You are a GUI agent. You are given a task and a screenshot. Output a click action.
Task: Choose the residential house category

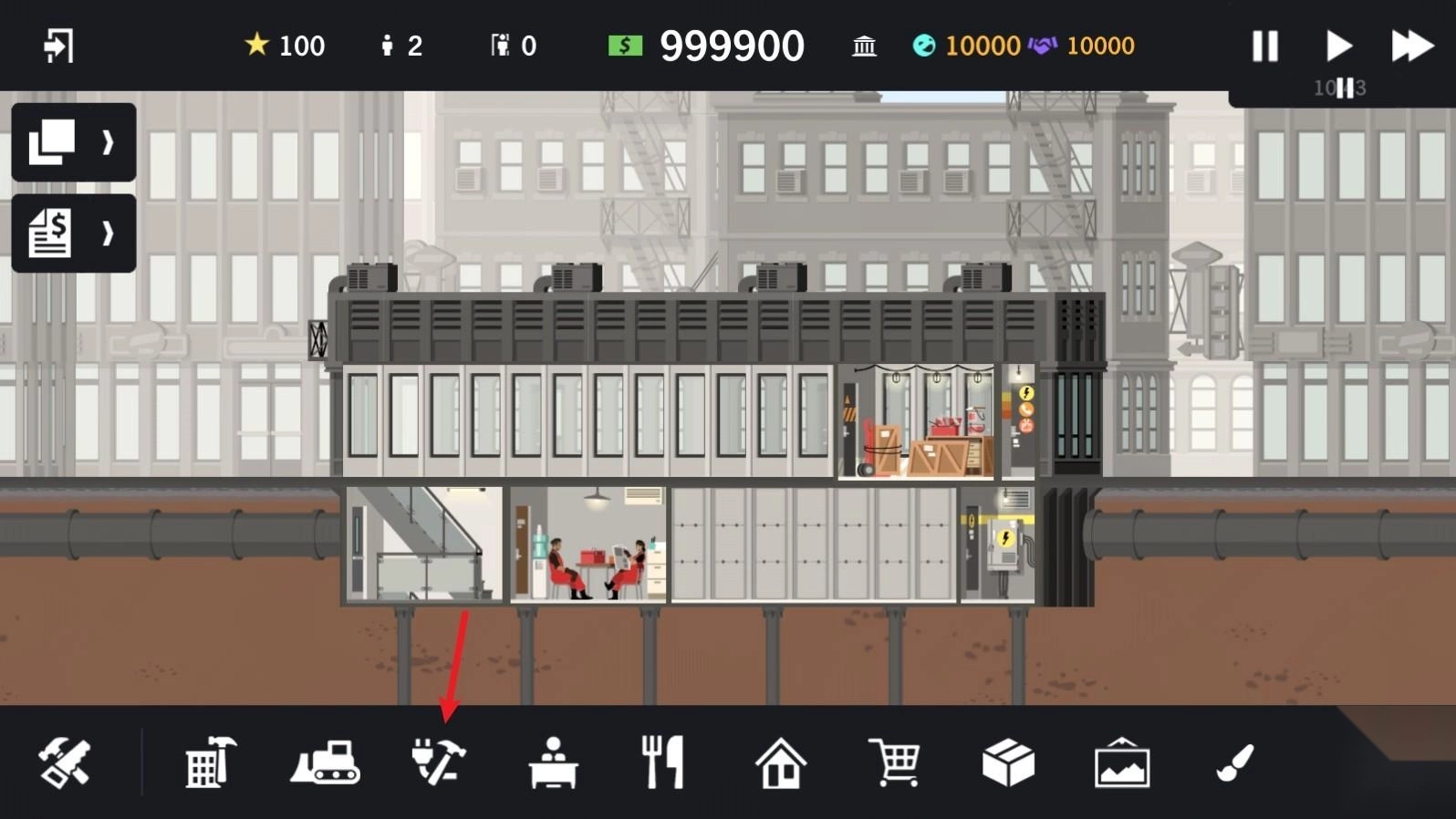click(781, 762)
